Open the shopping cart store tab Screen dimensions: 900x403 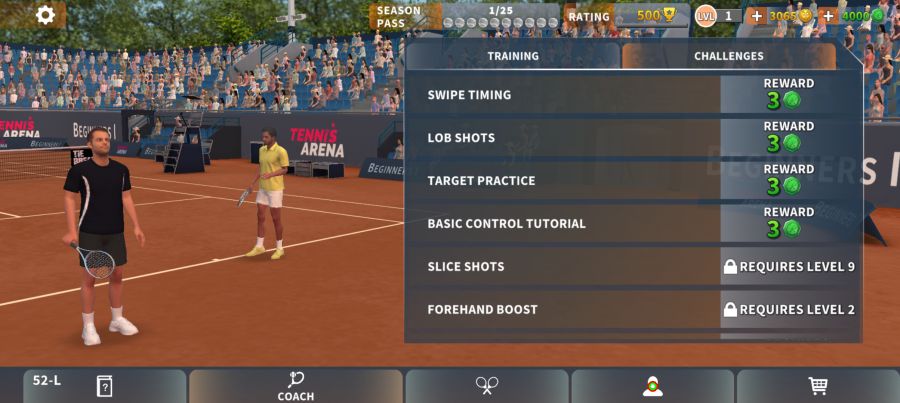point(818,386)
